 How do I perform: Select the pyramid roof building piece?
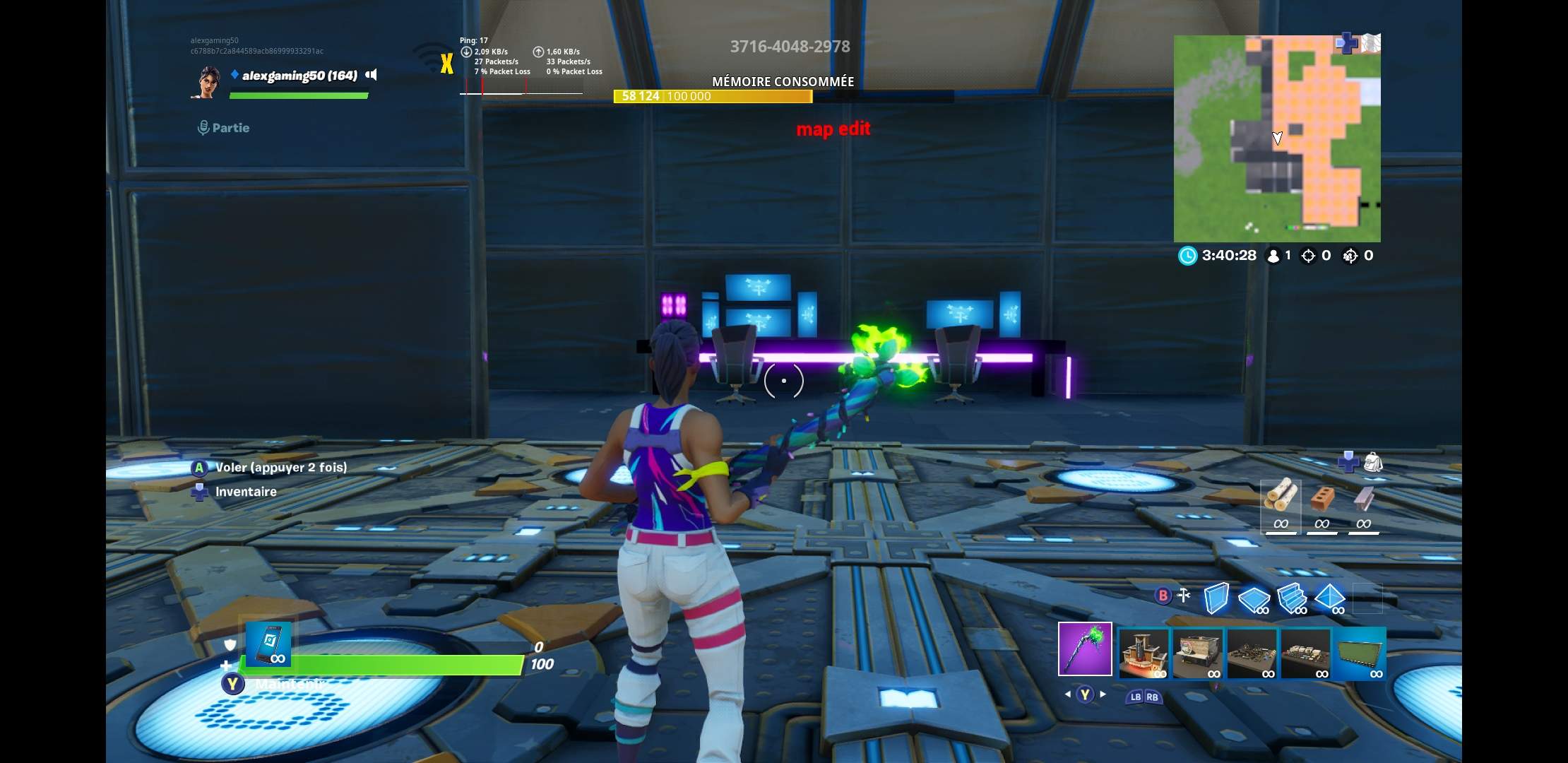coord(1329,598)
